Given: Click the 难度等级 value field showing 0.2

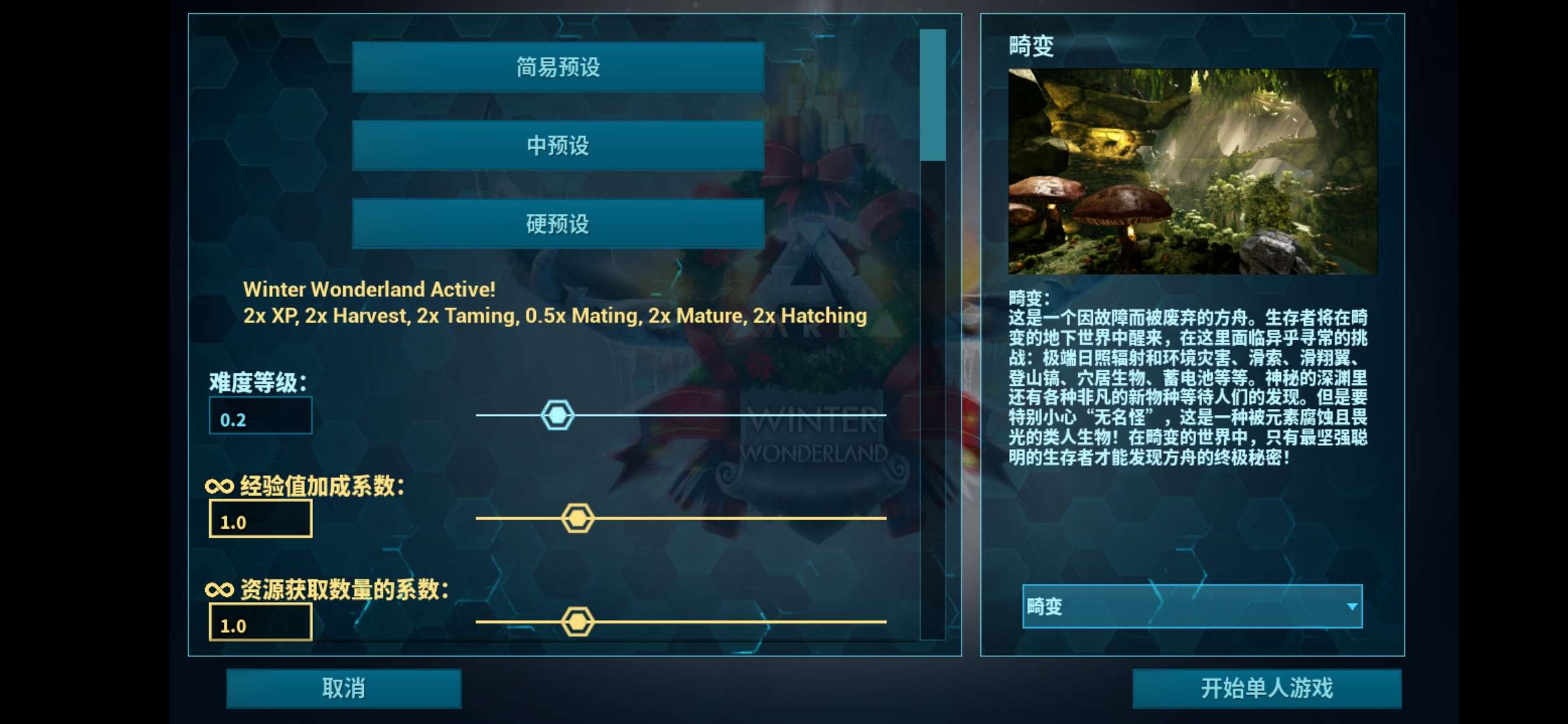Looking at the screenshot, I should (x=261, y=415).
